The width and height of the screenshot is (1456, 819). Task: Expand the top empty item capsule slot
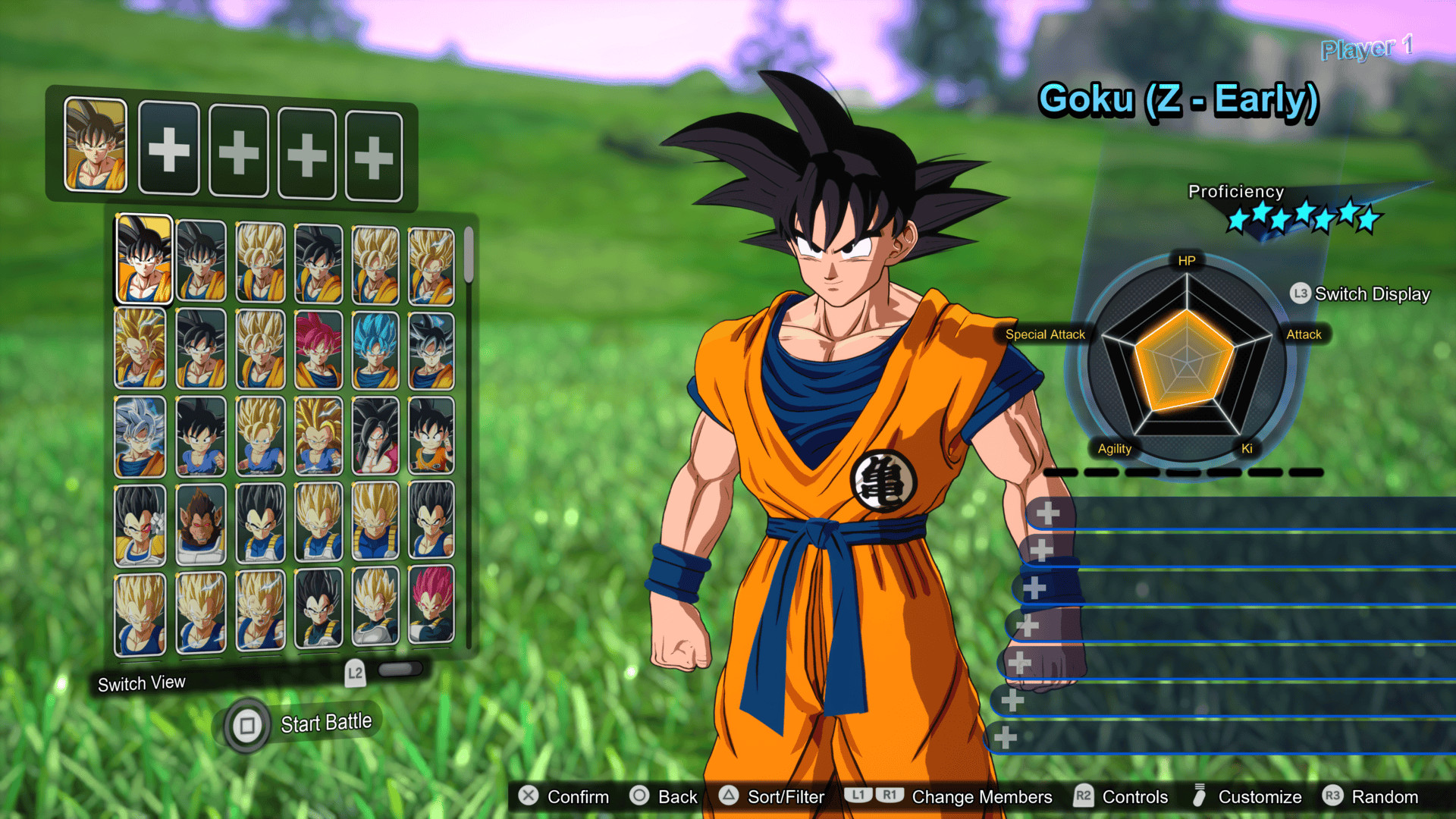tap(1050, 513)
